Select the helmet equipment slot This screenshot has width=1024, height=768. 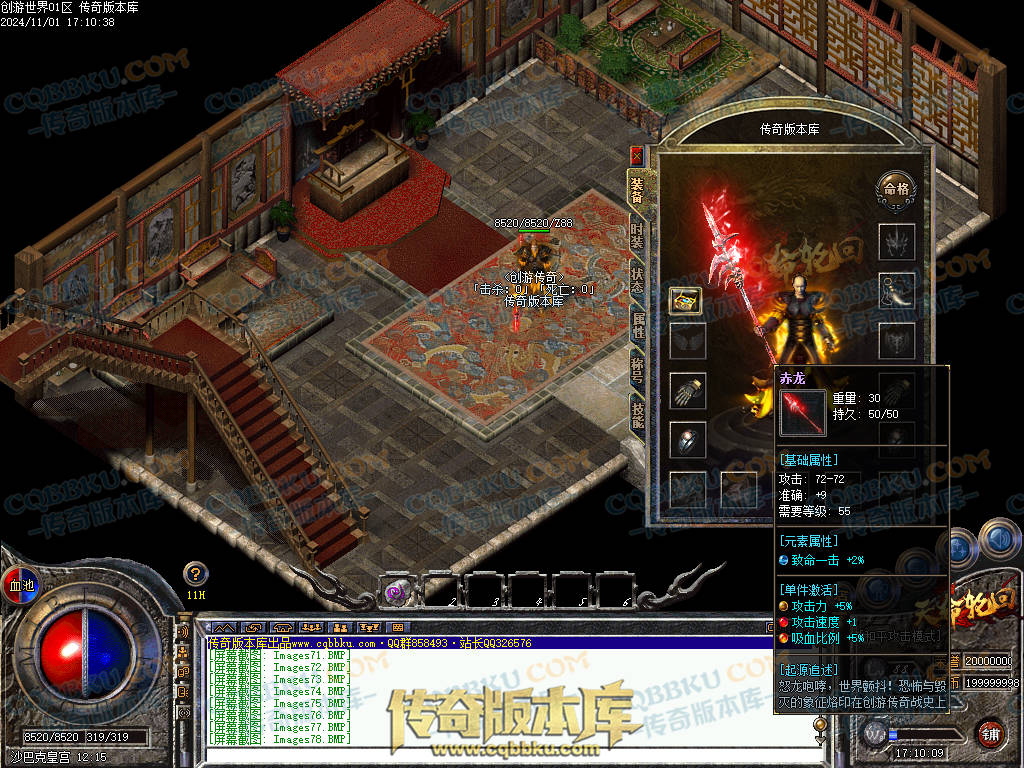click(x=896, y=241)
